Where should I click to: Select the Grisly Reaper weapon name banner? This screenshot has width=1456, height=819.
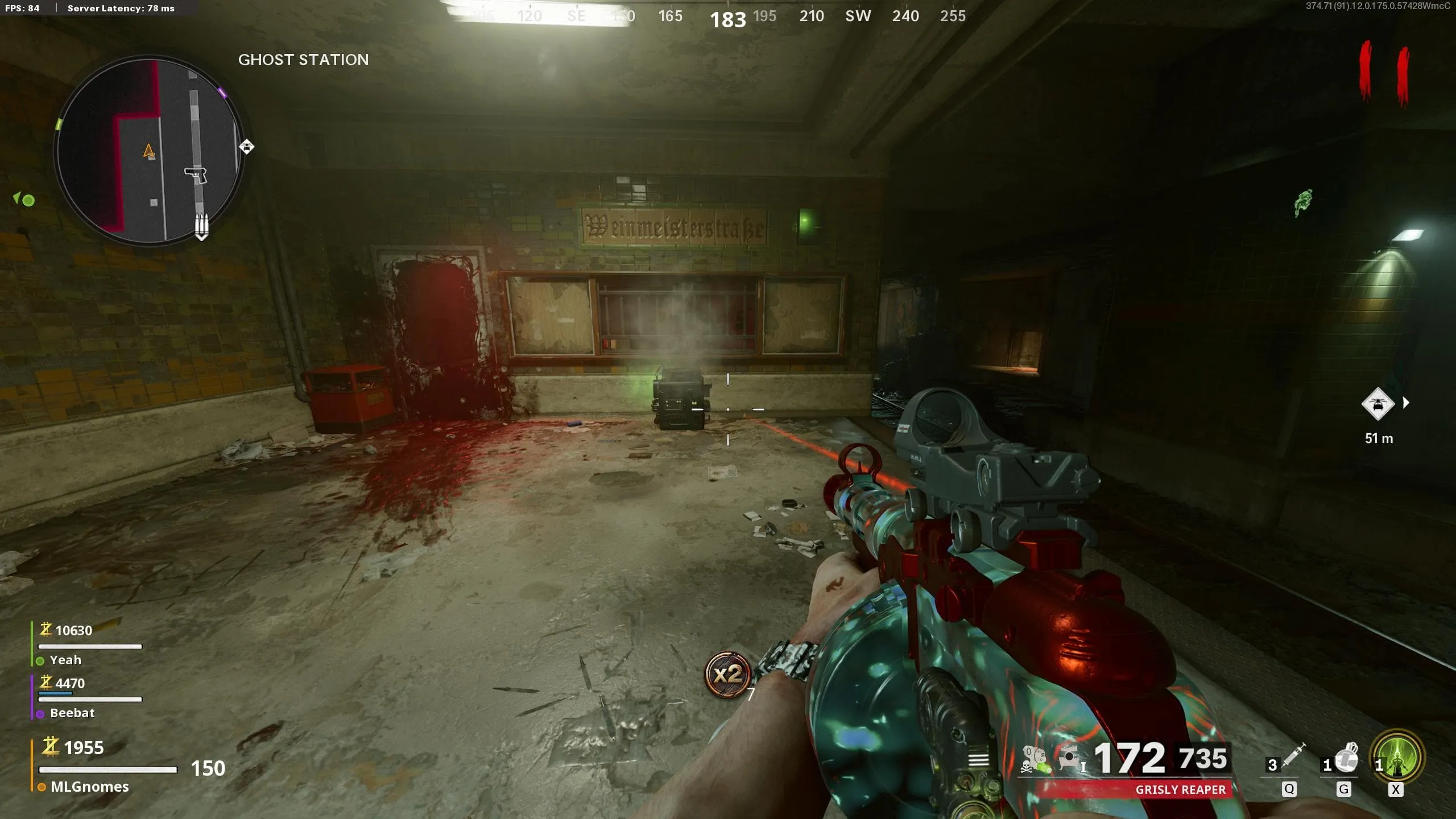pos(1180,789)
